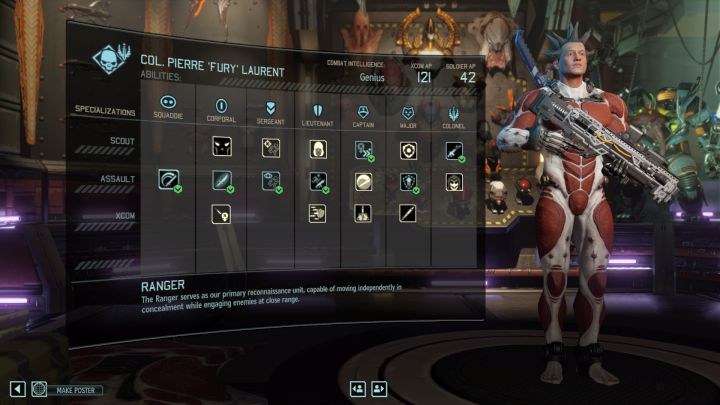Select the Lieutenant Assault row ability
Viewport: 720px width, 405px height.
pyautogui.click(x=316, y=181)
